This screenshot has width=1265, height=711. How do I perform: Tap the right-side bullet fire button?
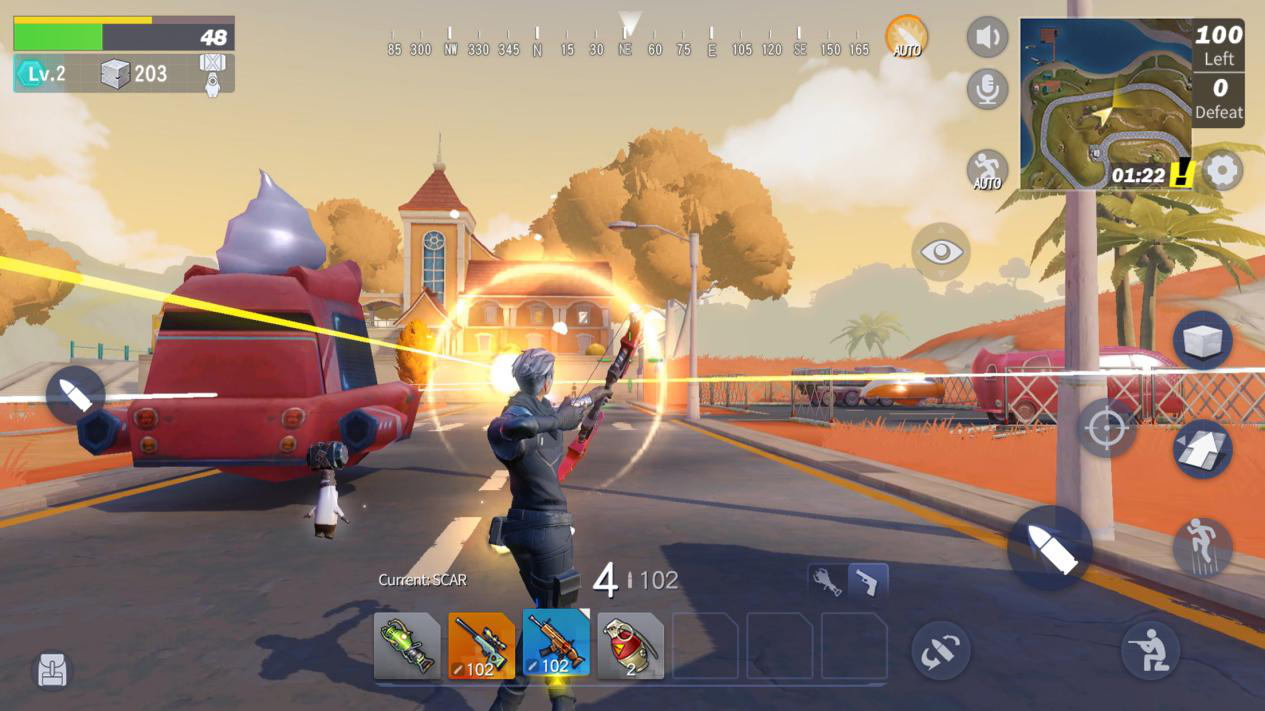click(1050, 547)
